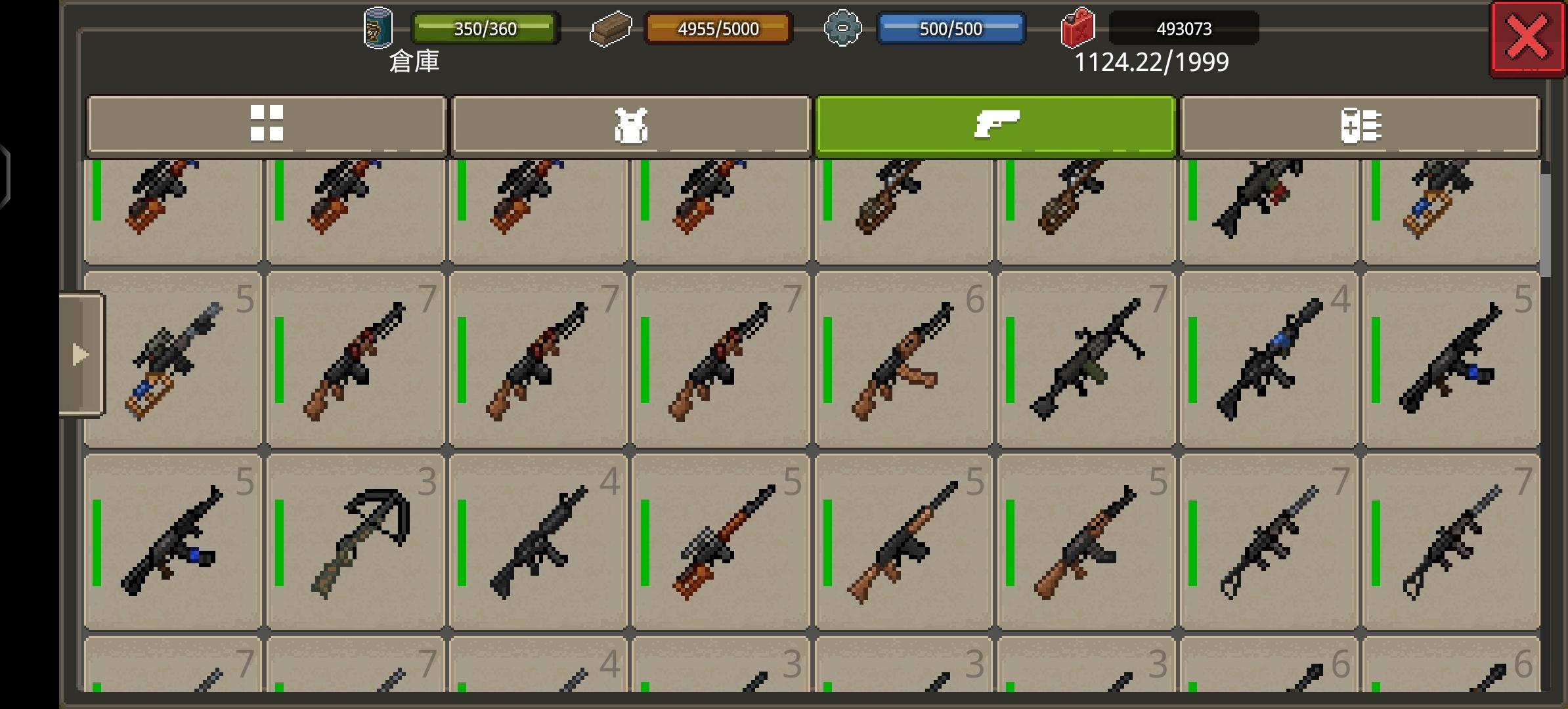
Task: Click the 倉庫 warehouse label
Action: click(x=414, y=64)
